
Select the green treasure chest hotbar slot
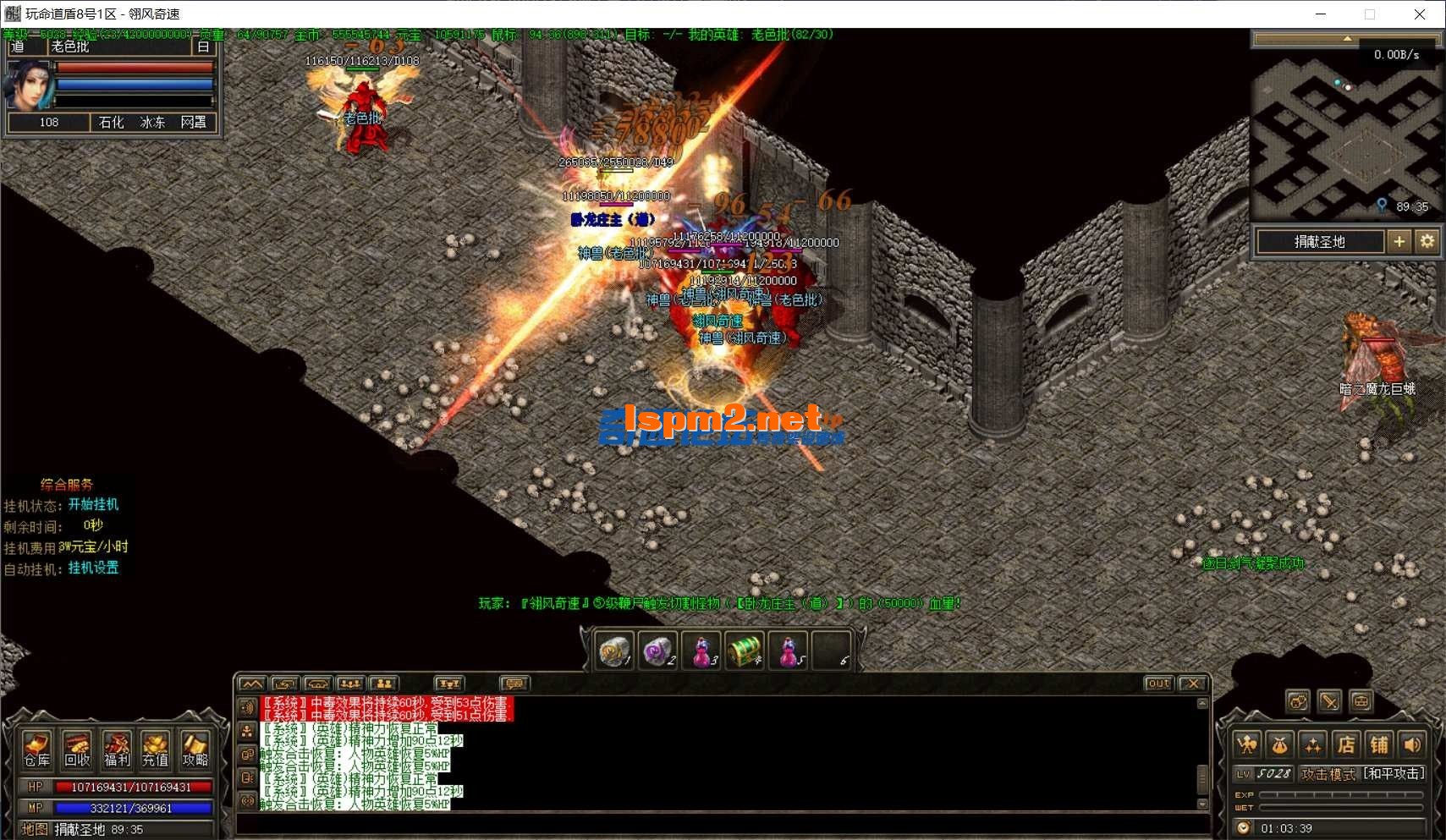click(x=745, y=652)
